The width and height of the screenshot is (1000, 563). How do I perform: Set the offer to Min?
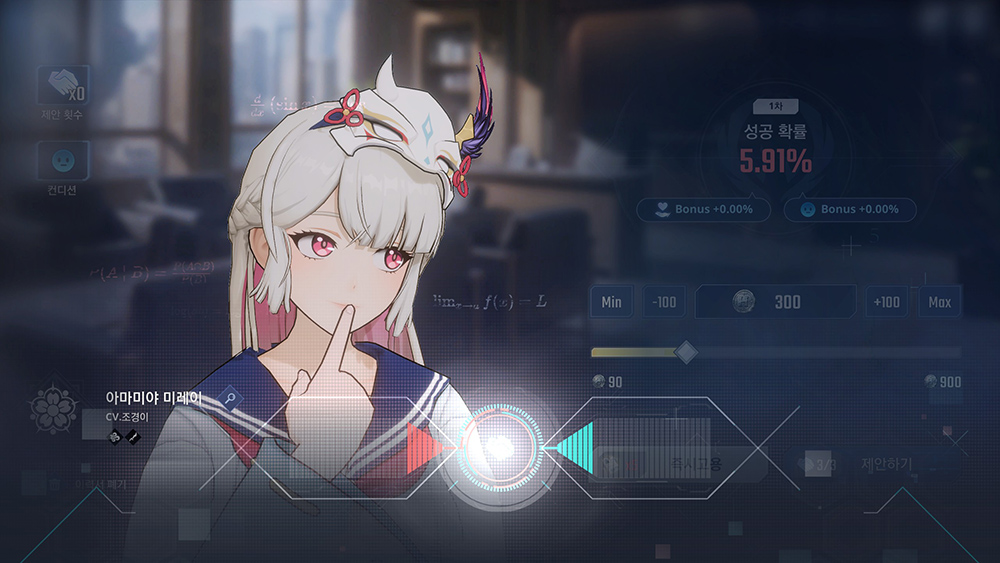pos(611,302)
